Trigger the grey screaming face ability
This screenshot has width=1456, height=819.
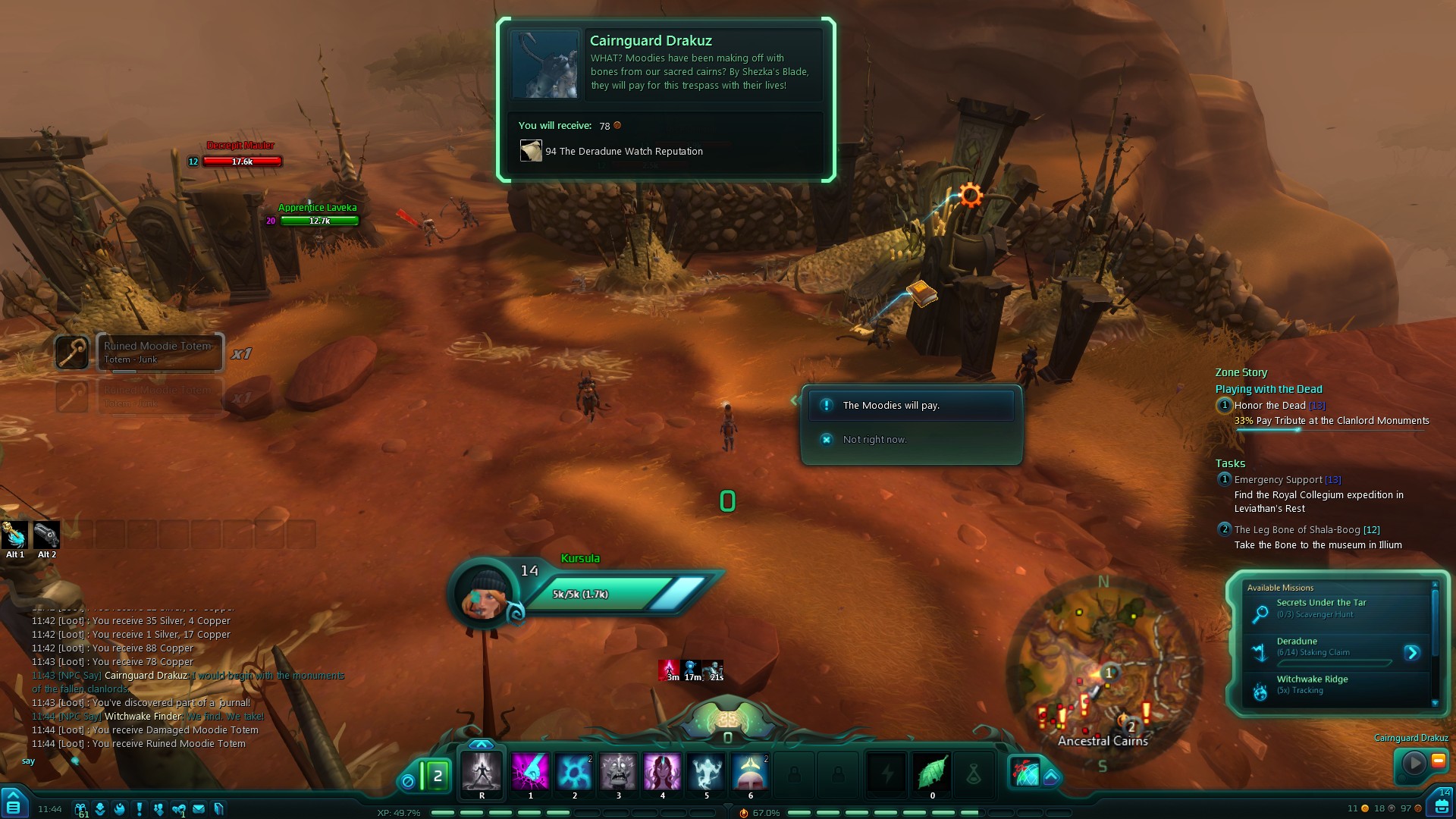[618, 772]
